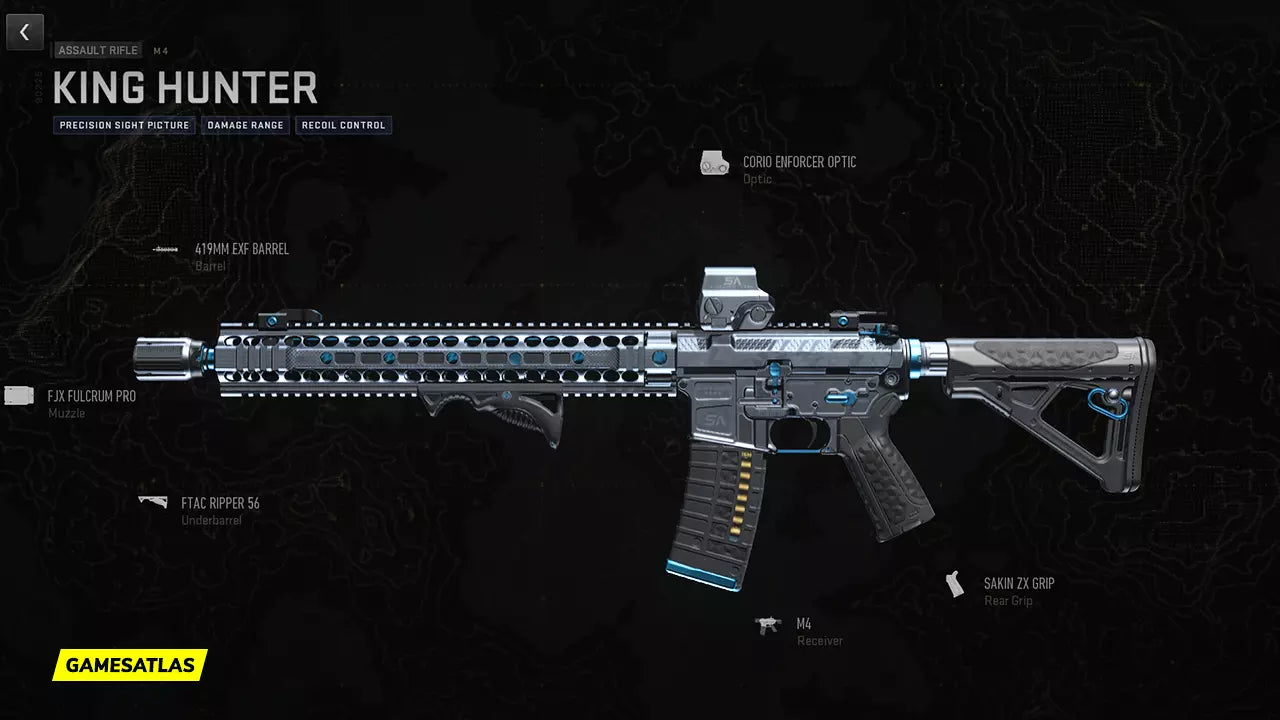Image resolution: width=1280 pixels, height=720 pixels.
Task: Open the 419MM EXF Barrel slot
Action: (241, 249)
